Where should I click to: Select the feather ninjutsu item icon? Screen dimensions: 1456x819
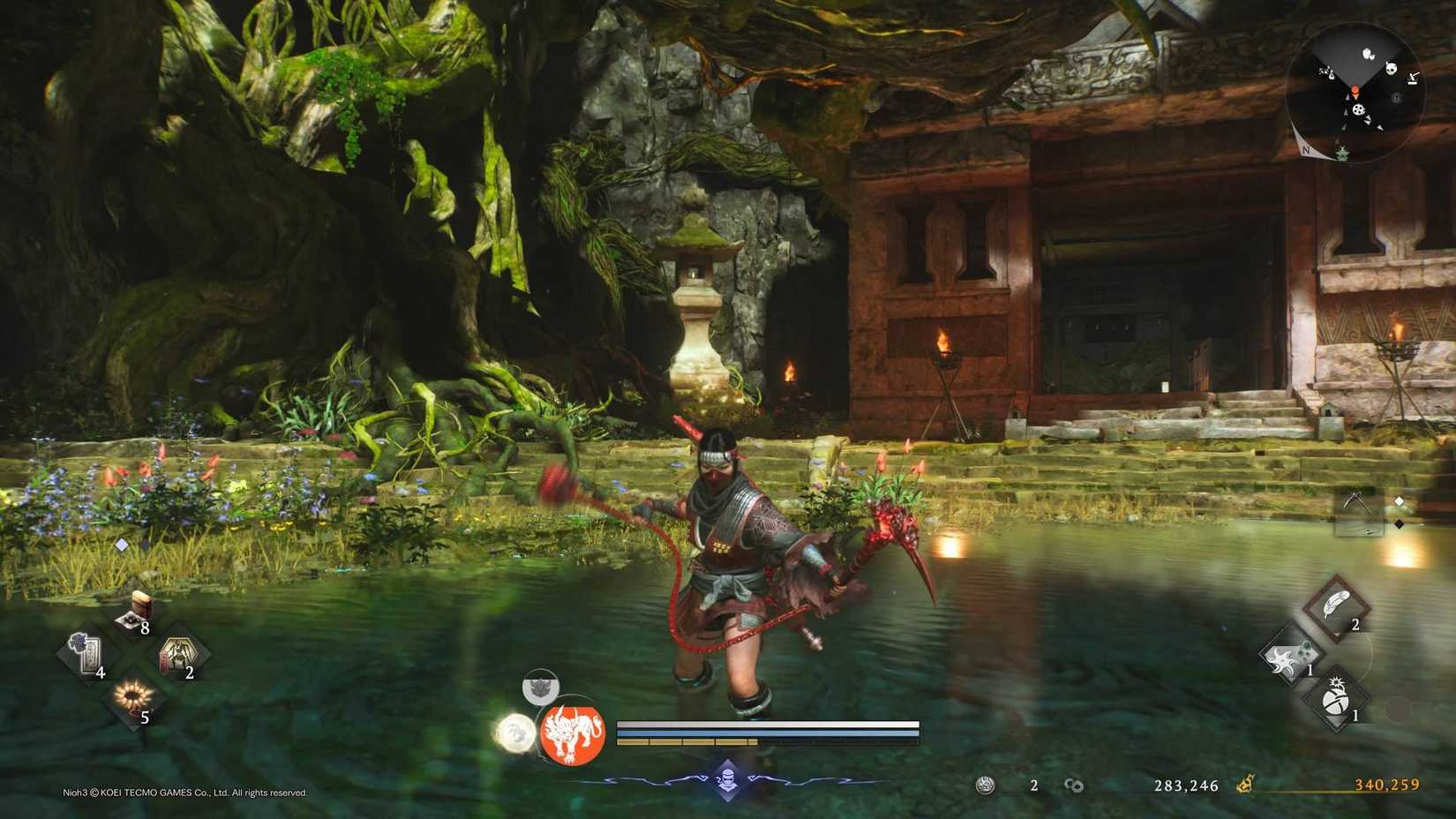(1334, 603)
